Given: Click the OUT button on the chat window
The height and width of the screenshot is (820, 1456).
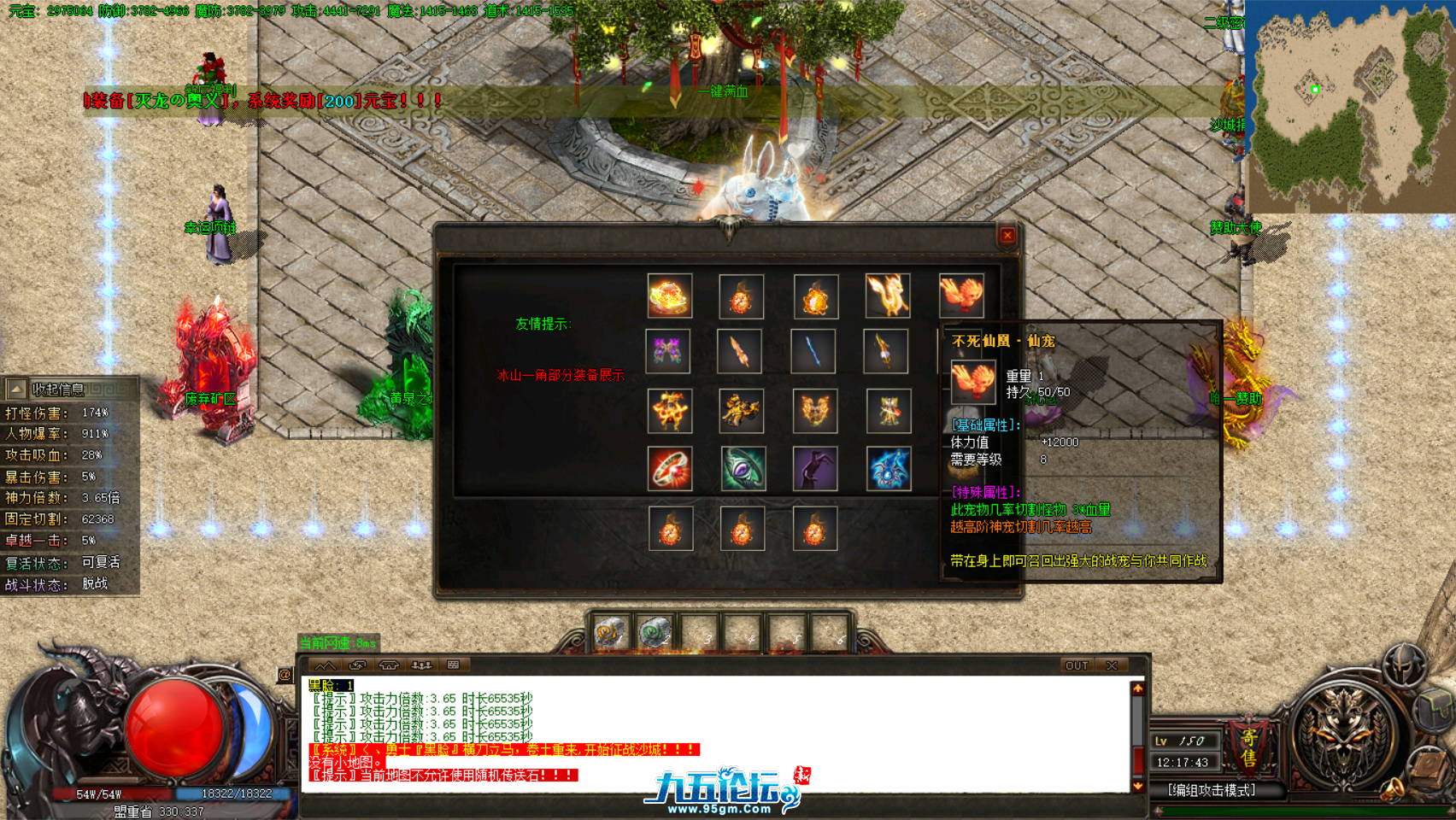Looking at the screenshot, I should click(x=1078, y=665).
